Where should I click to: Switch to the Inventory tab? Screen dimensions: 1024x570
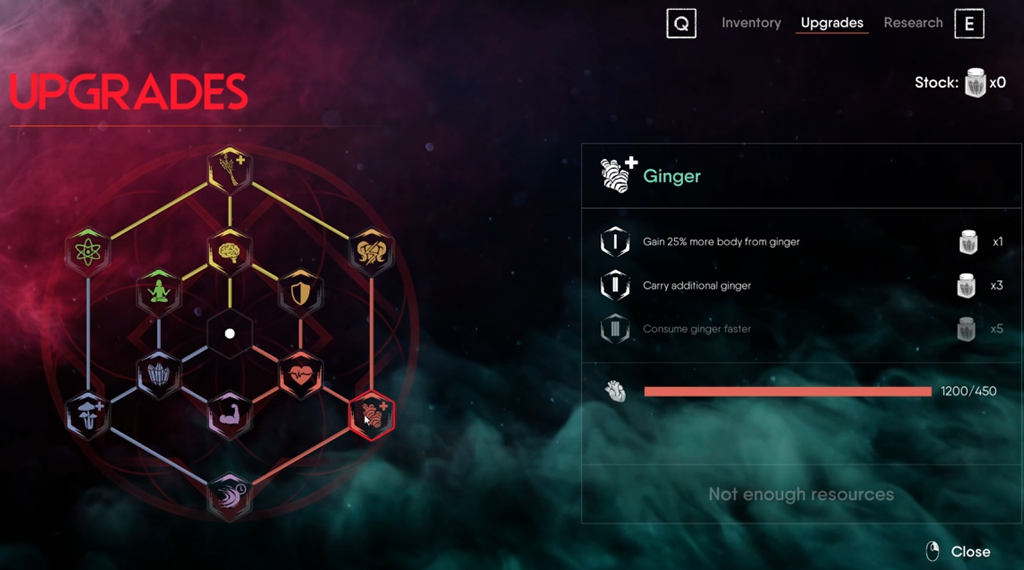tap(751, 23)
